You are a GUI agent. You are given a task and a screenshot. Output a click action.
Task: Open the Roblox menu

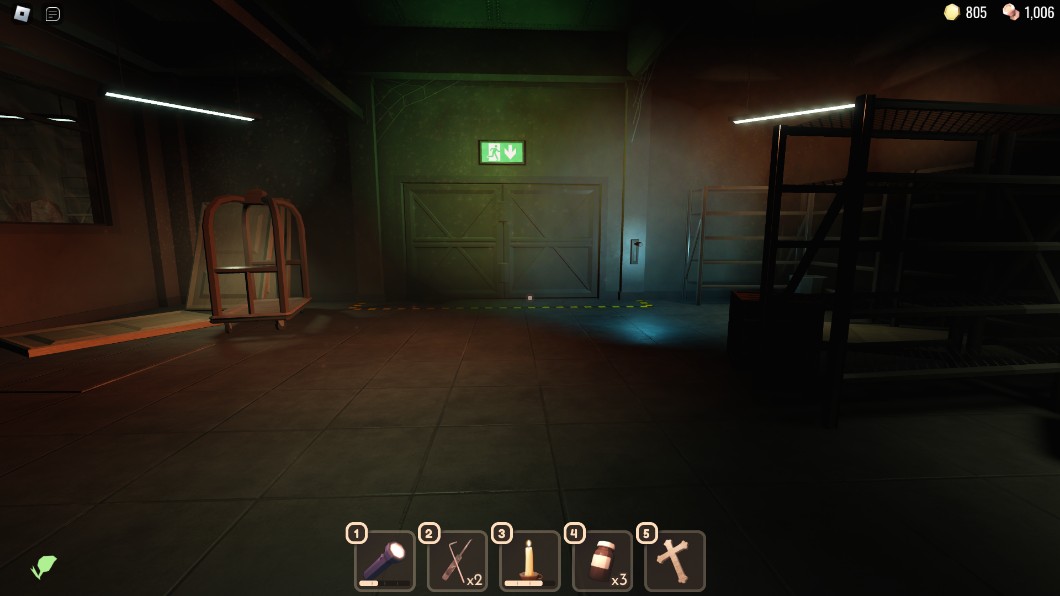[x=22, y=13]
